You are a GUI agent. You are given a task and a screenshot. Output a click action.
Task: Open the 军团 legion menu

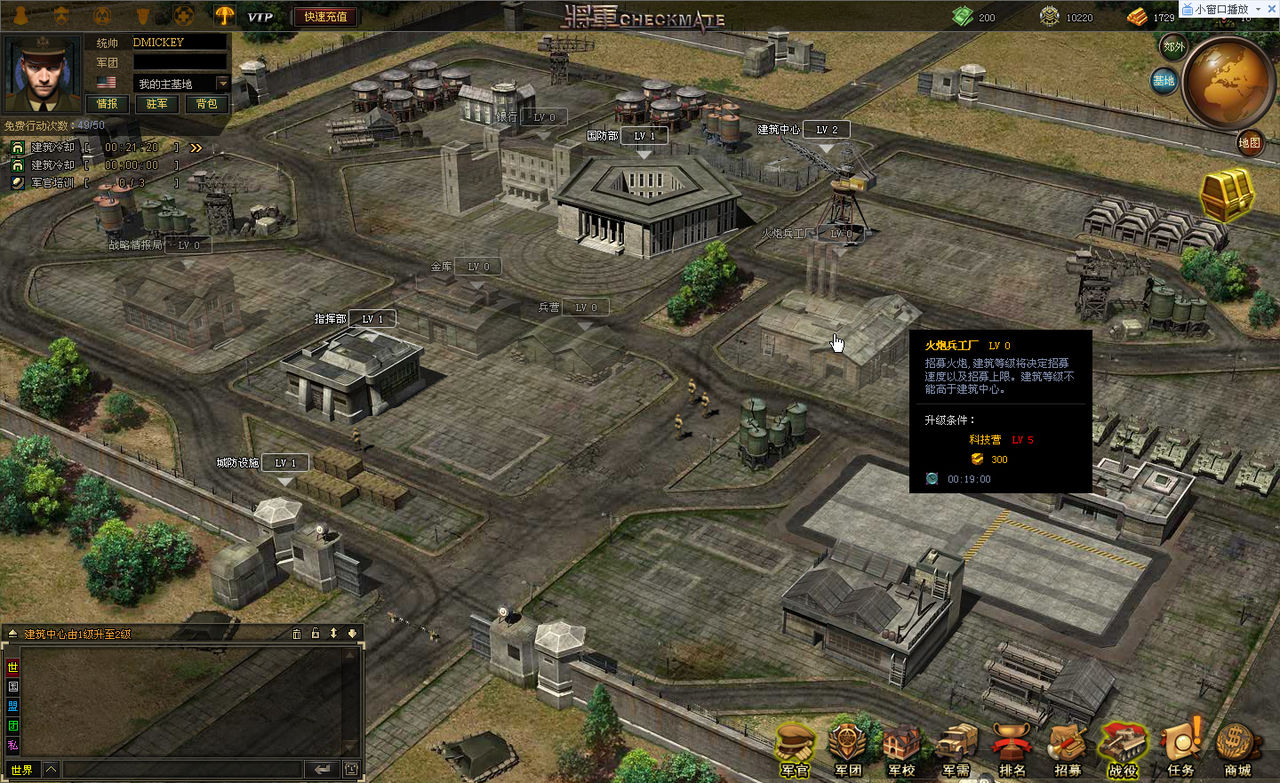pyautogui.click(x=848, y=751)
